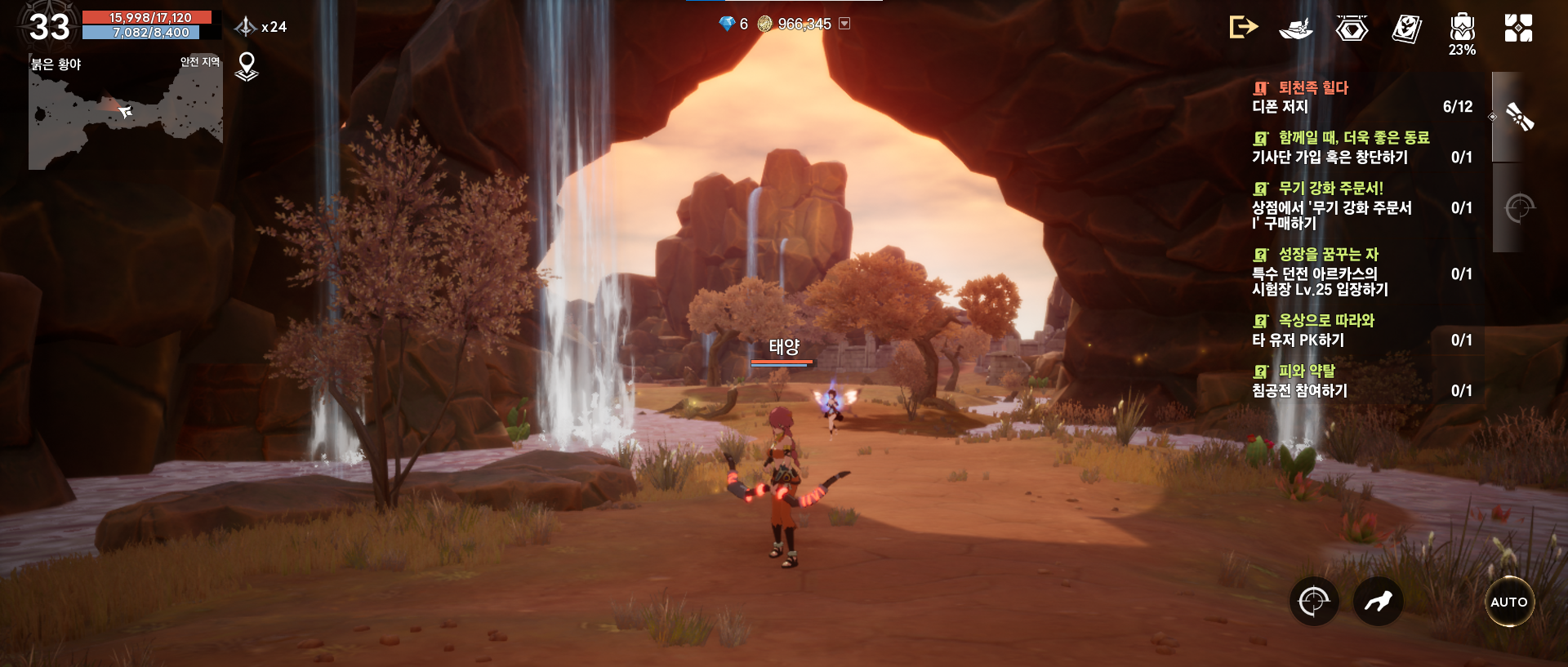Toggle the AUTO battle button

tap(1508, 602)
